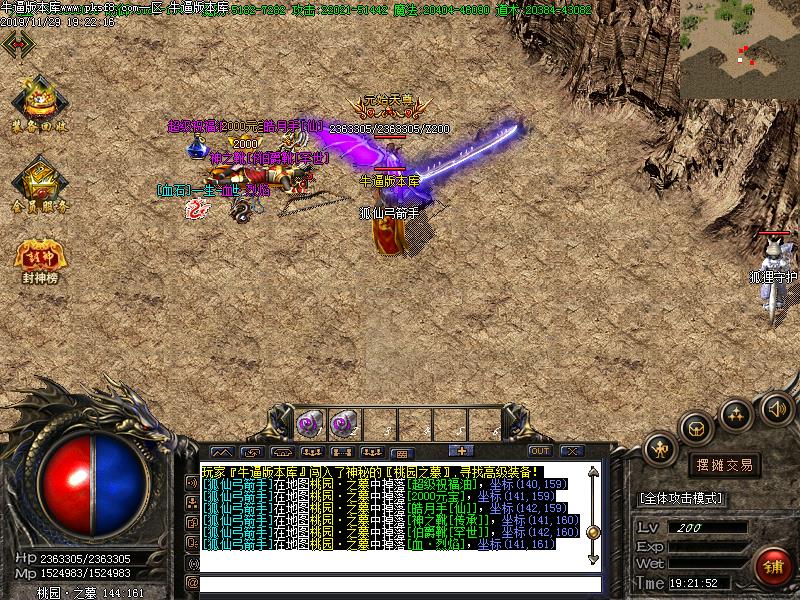Switch the 全体攻击模式 attack mode label
The image size is (800, 600).
pyautogui.click(x=682, y=498)
